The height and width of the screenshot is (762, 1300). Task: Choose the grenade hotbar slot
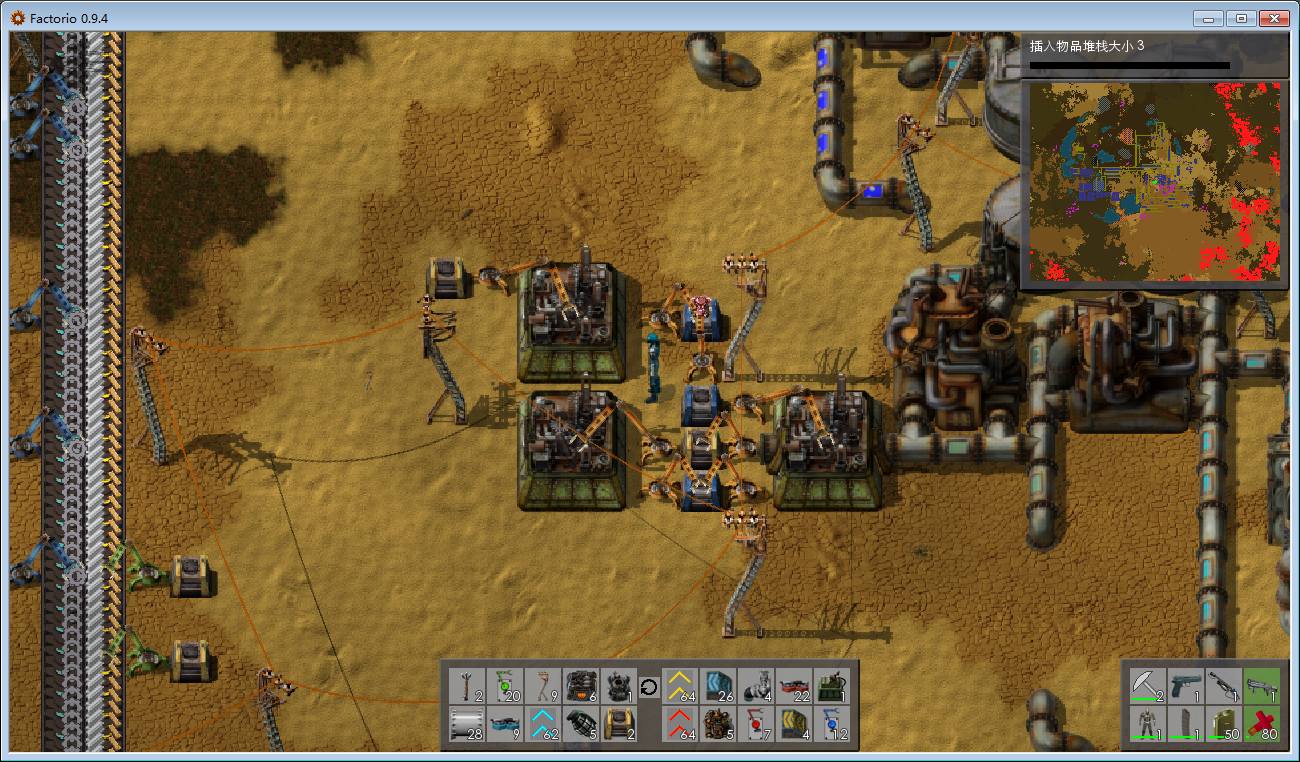pyautogui.click(x=581, y=724)
